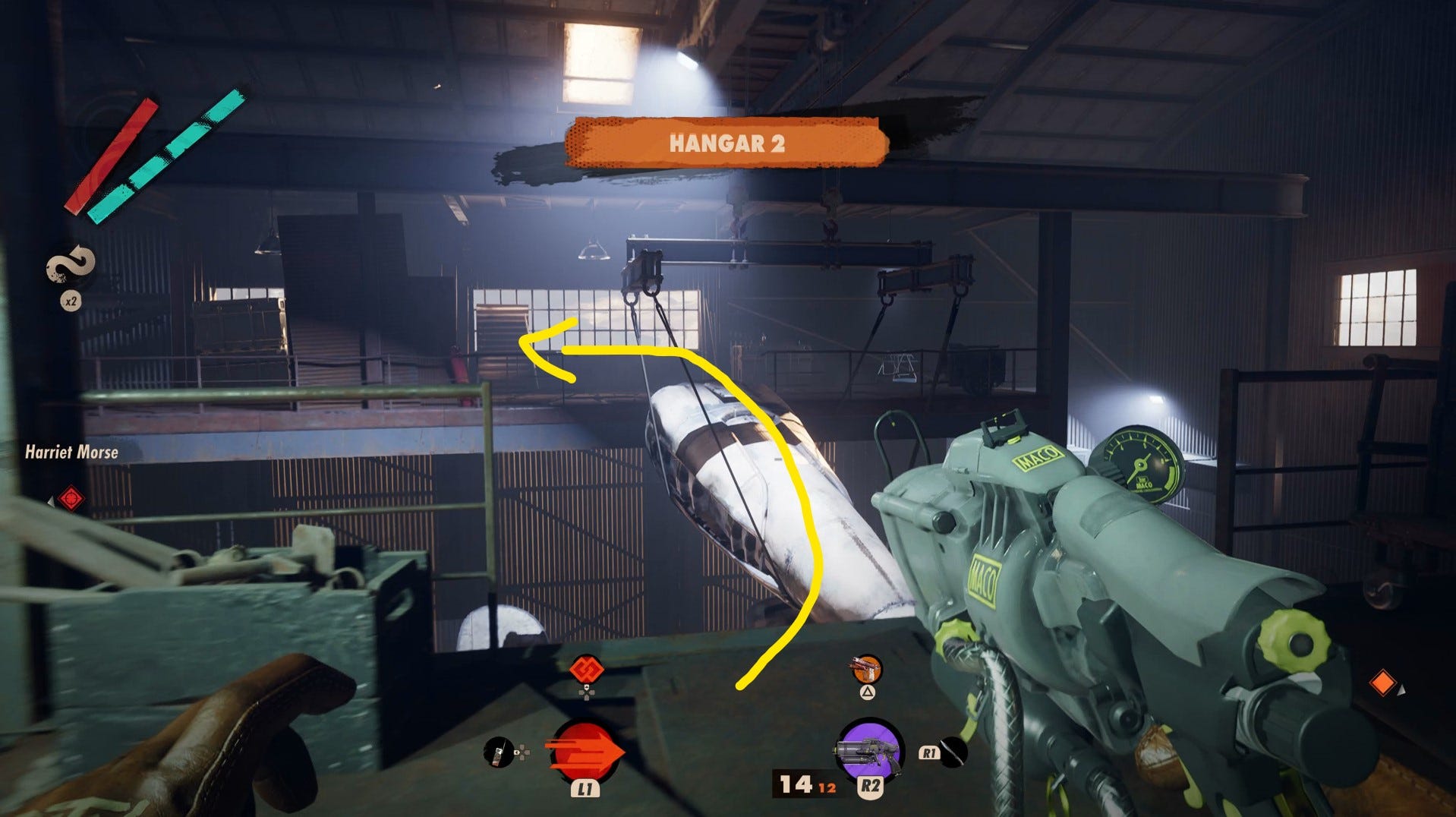Toggle the x2 Reprise counter badge
The height and width of the screenshot is (817, 1456).
(71, 300)
